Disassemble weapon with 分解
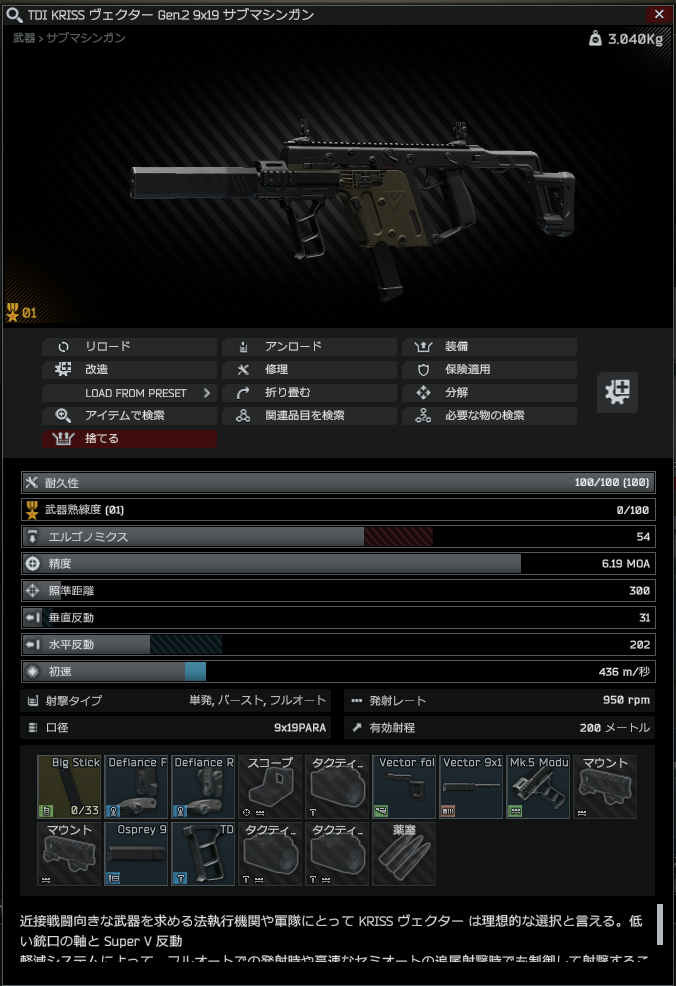Viewport: 676px width, 986px height. pos(489,393)
